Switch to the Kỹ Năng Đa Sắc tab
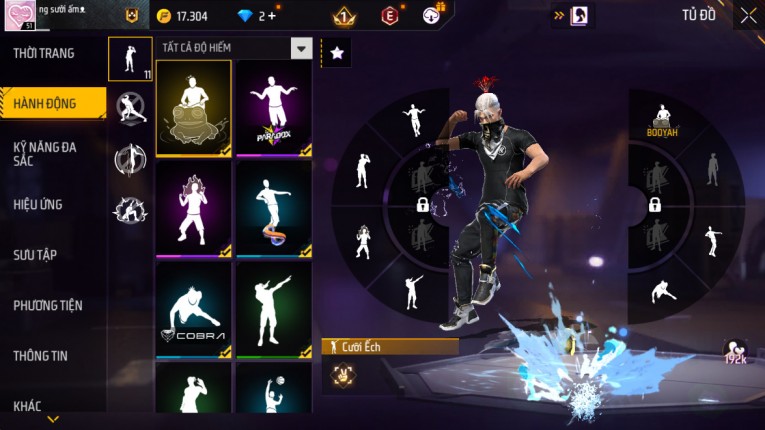The image size is (765, 430). point(45,154)
